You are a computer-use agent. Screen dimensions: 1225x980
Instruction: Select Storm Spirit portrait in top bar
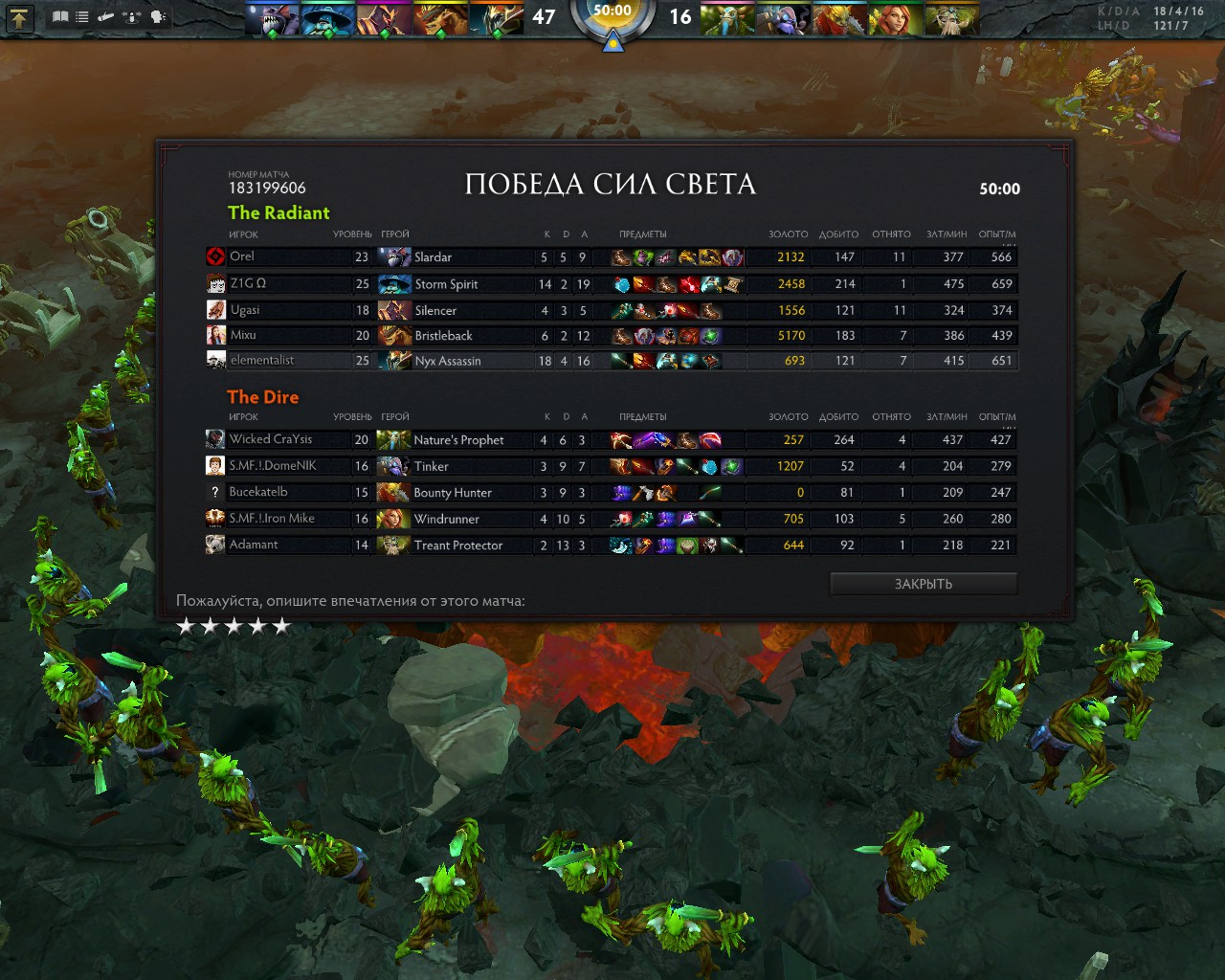327,19
